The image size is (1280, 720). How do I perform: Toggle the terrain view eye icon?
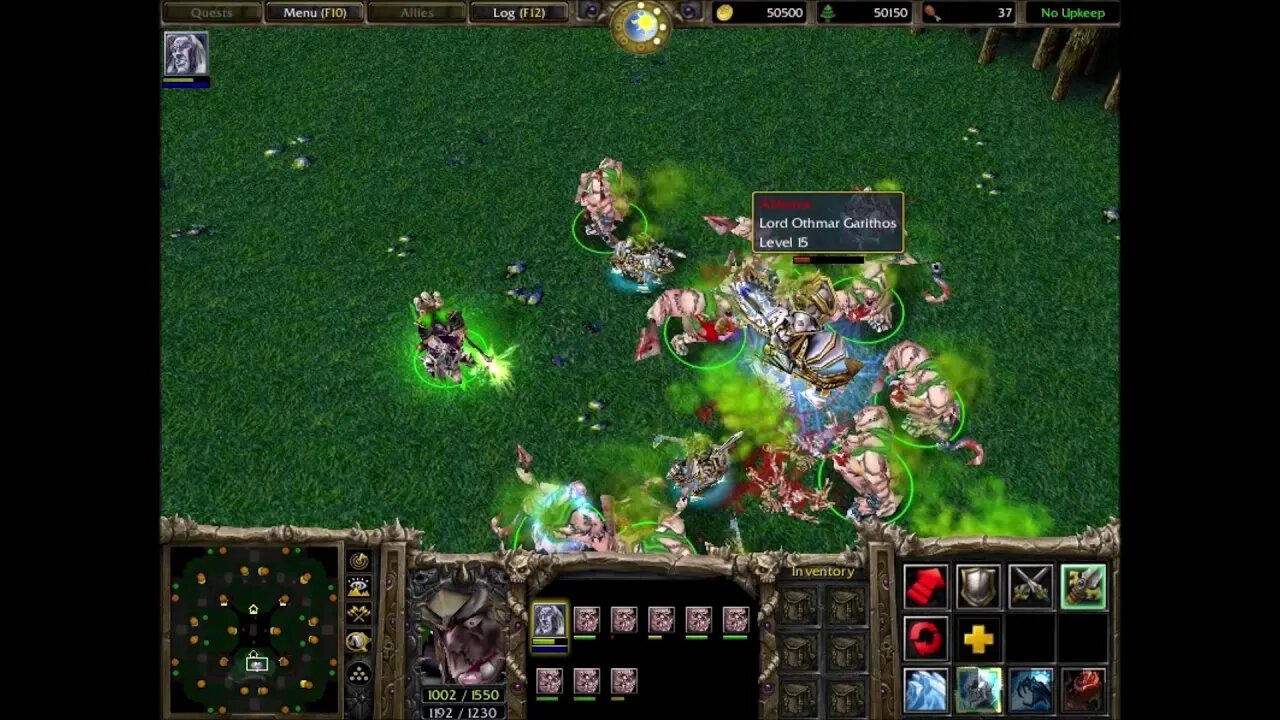click(x=356, y=585)
